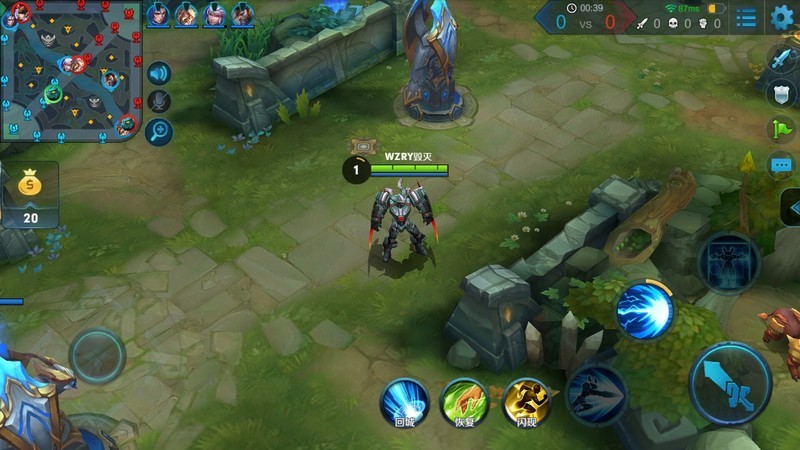The height and width of the screenshot is (450, 800).
Task: Tap the minimap
Action: 69,70
